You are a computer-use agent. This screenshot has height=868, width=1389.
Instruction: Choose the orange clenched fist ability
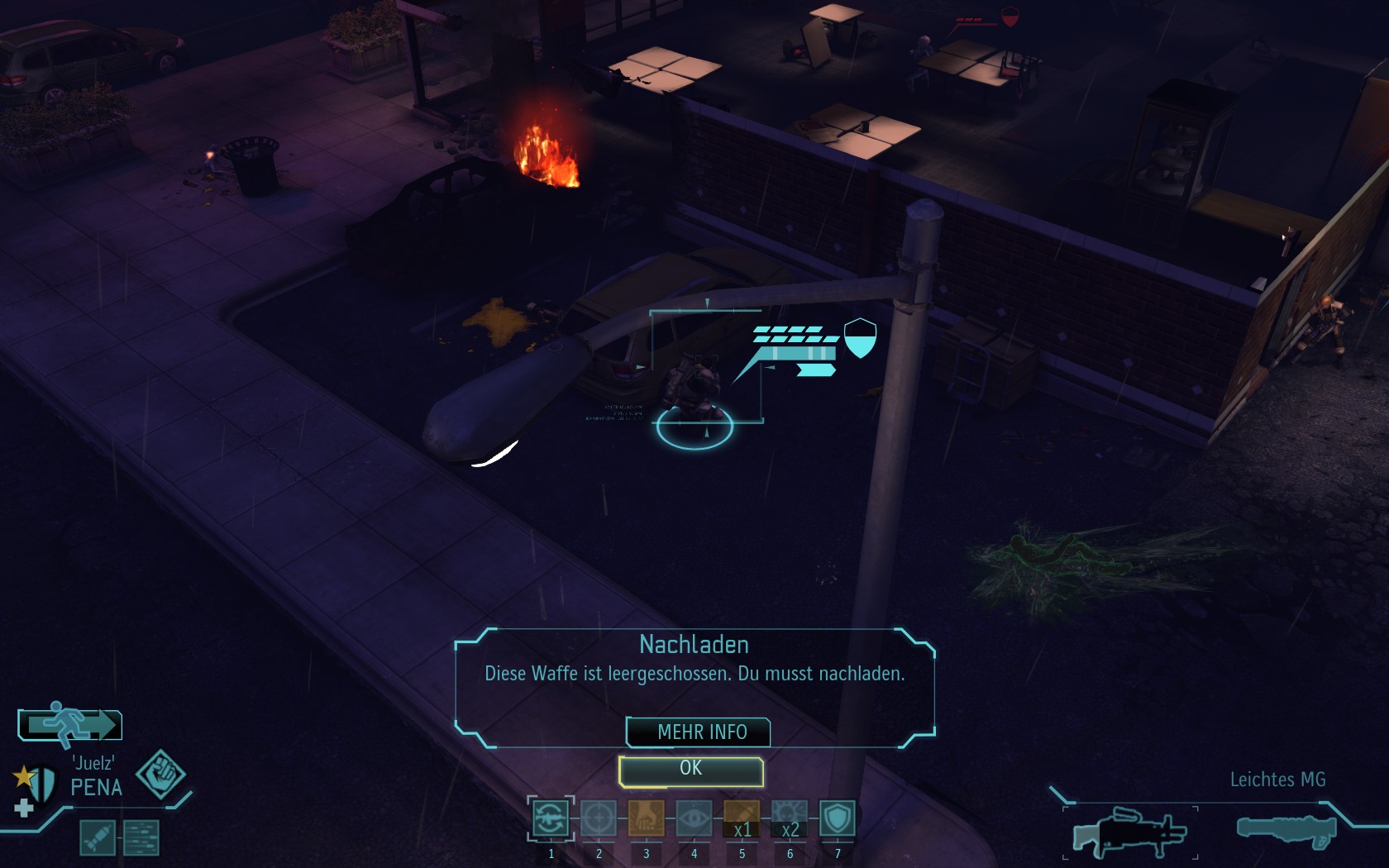point(647,818)
